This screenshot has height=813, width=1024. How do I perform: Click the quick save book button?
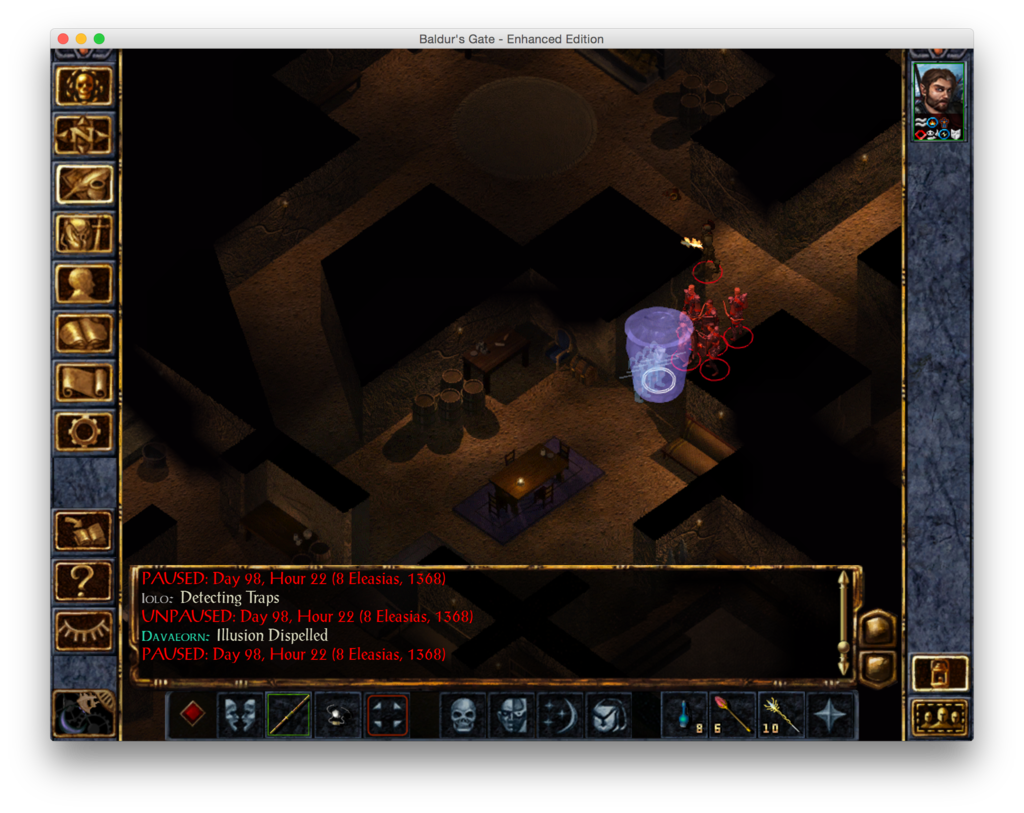[84, 530]
